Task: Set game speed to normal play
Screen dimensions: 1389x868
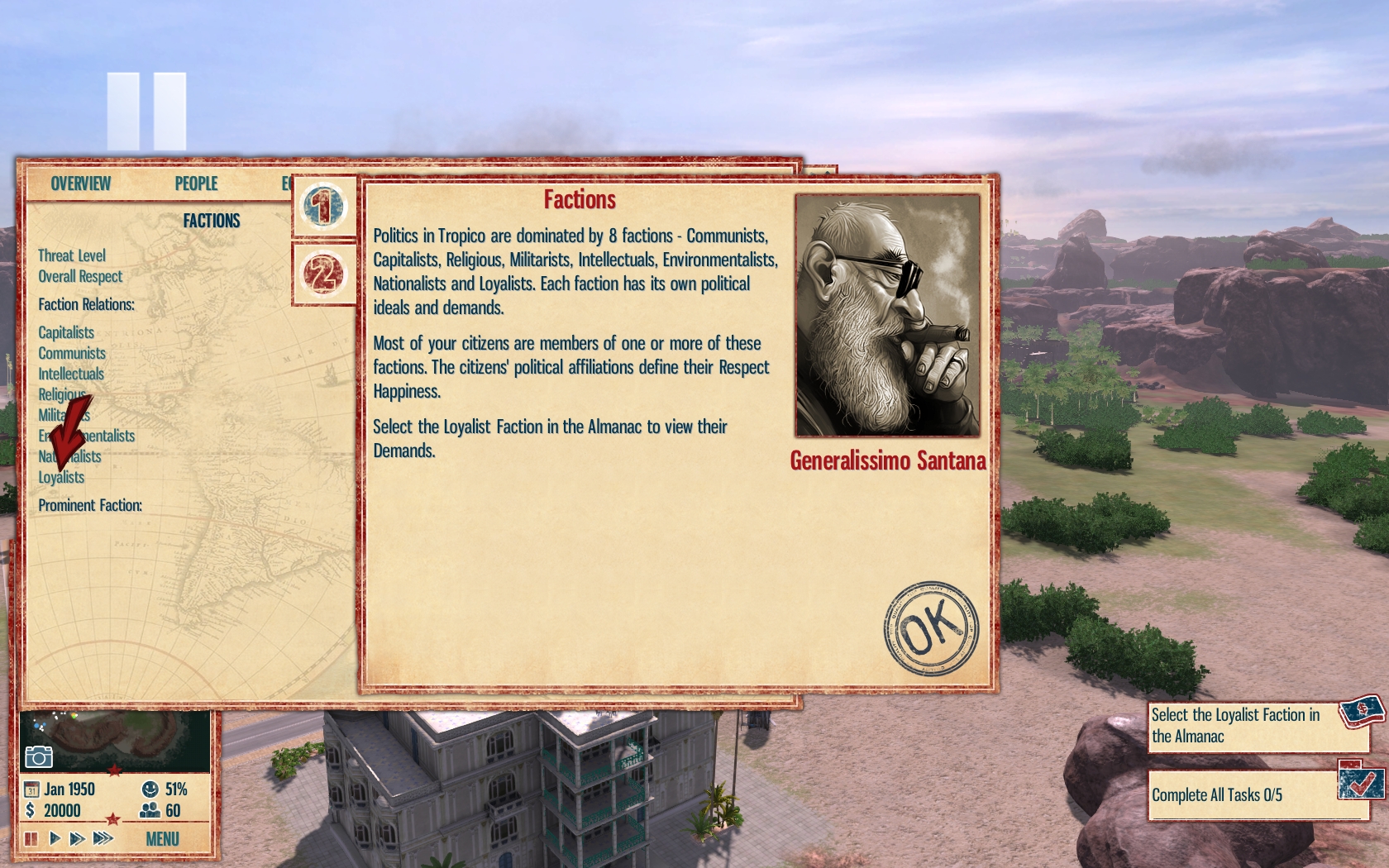Action: coord(55,839)
